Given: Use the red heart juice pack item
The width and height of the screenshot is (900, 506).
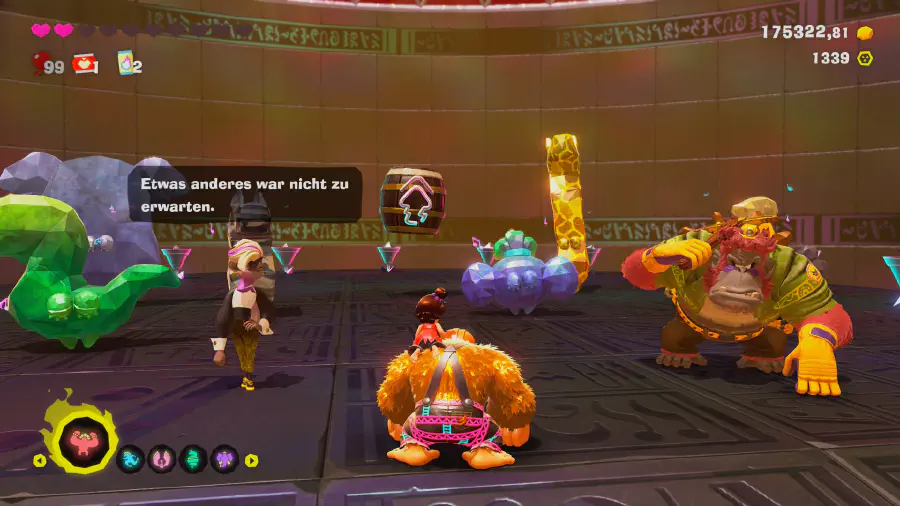Looking at the screenshot, I should (84, 63).
